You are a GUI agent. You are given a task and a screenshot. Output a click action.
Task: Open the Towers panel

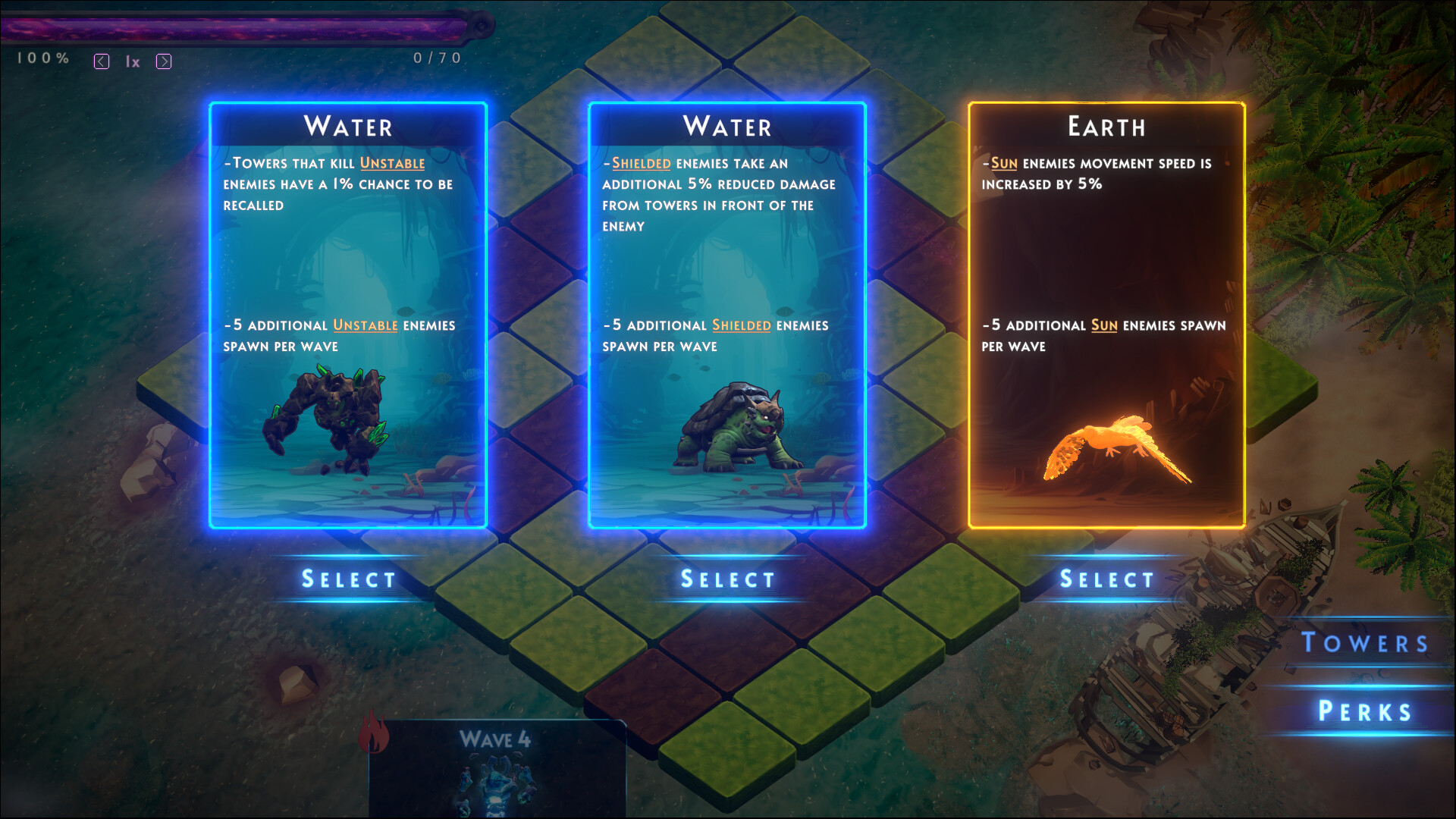[1365, 644]
